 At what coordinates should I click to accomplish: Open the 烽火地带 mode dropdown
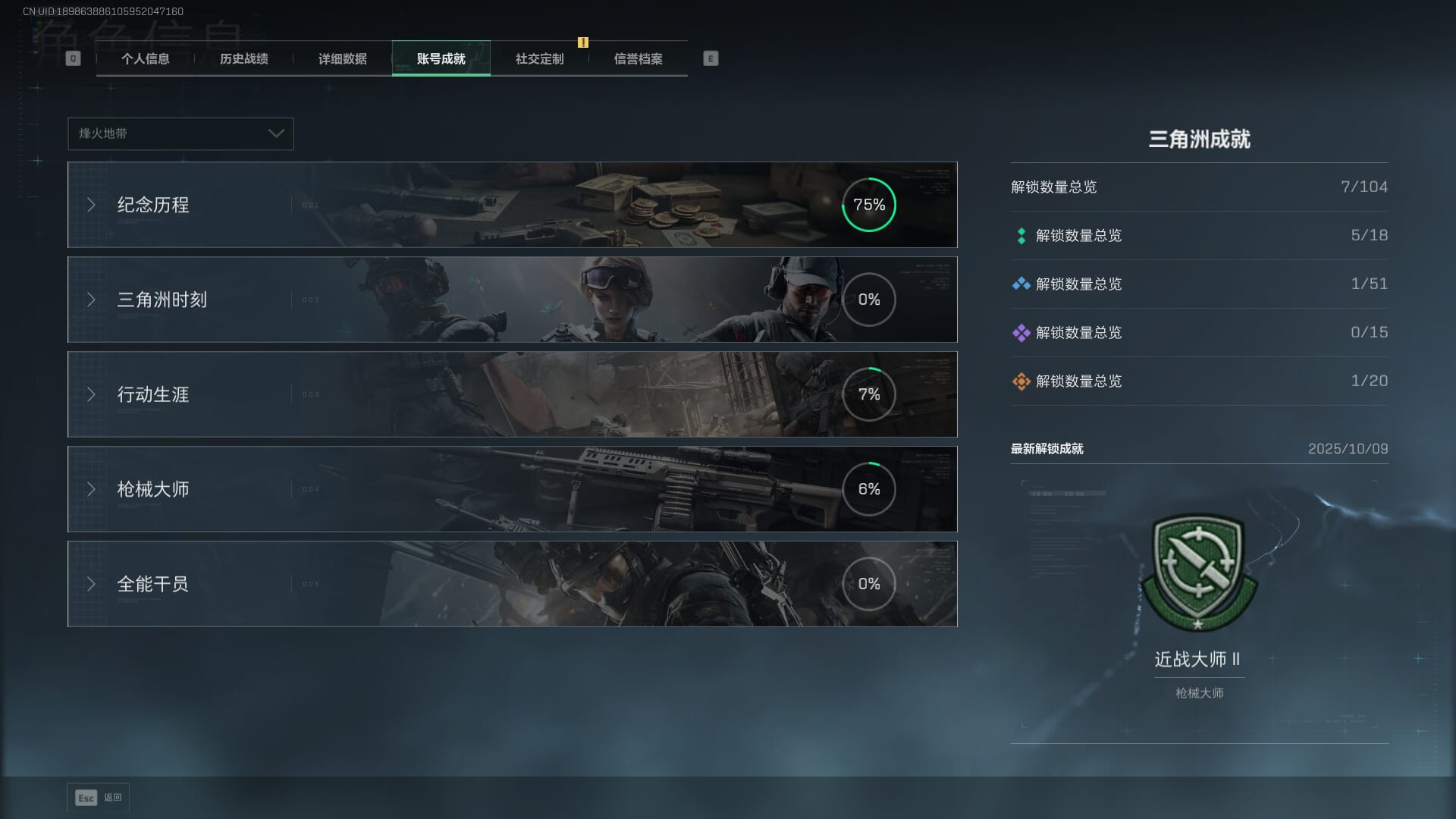click(x=180, y=133)
